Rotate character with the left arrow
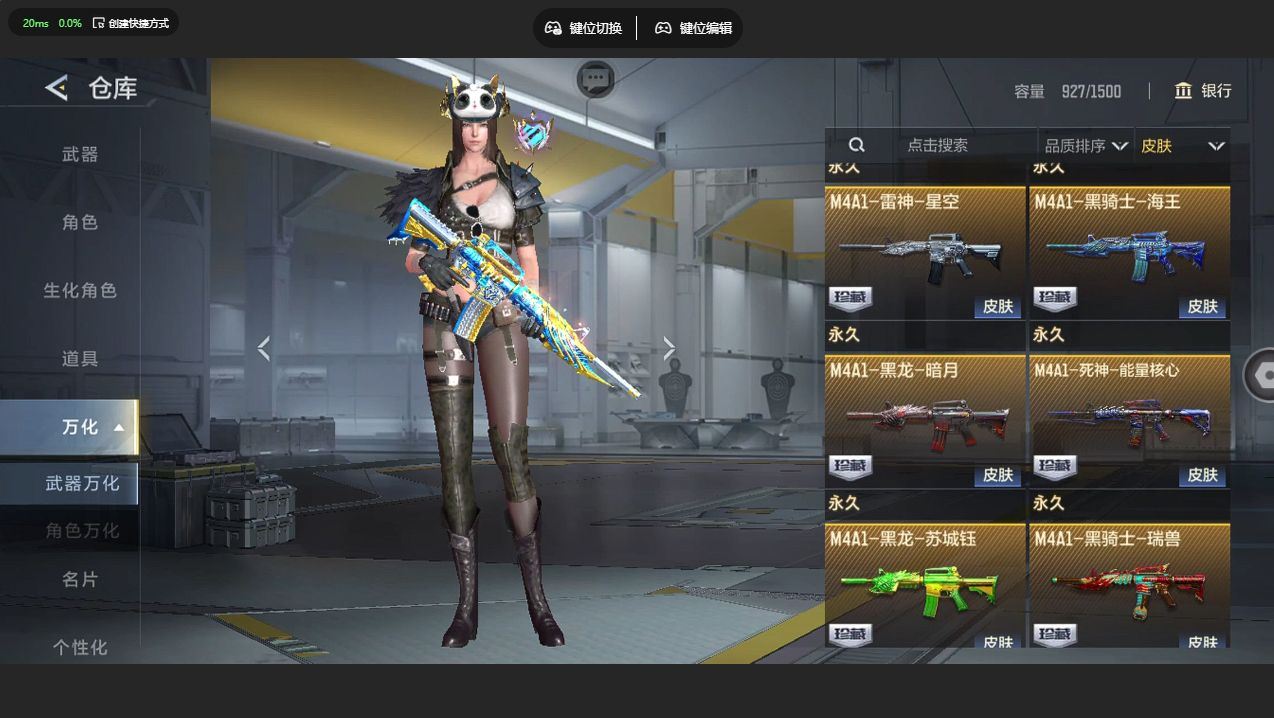Screen dimensions: 1274x718 [264, 348]
